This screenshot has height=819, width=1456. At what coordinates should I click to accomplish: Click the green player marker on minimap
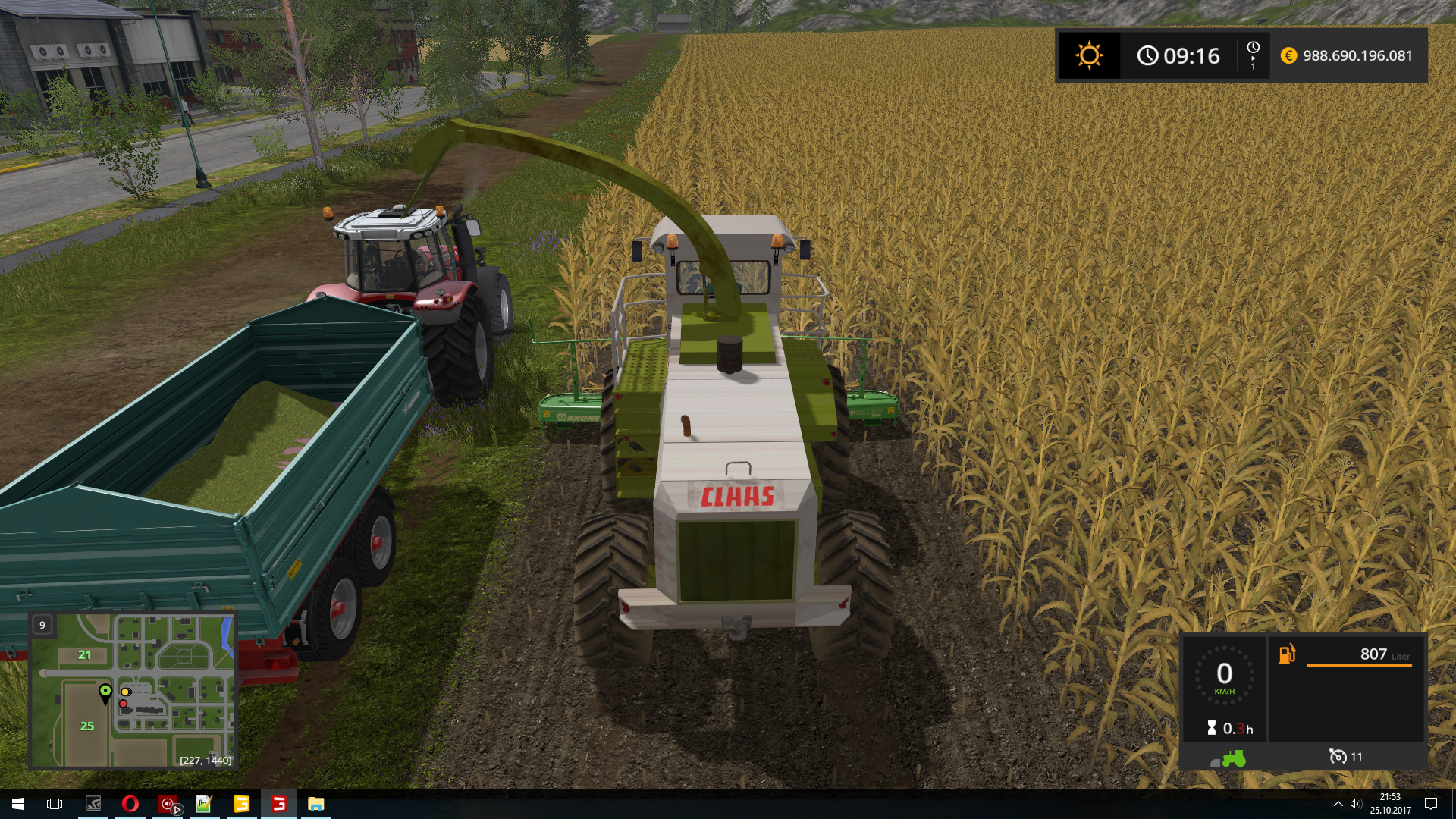click(105, 691)
